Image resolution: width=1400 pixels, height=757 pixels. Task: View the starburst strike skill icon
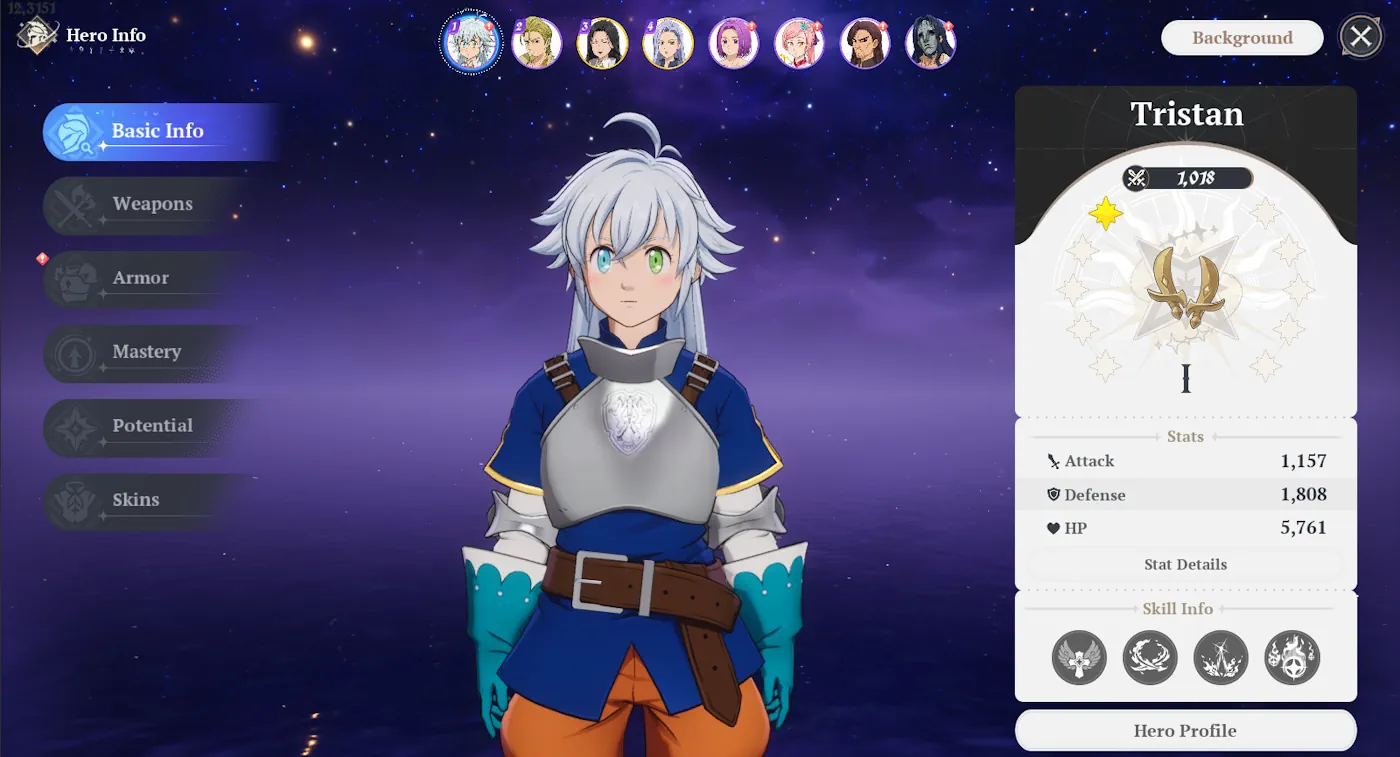click(x=1220, y=658)
